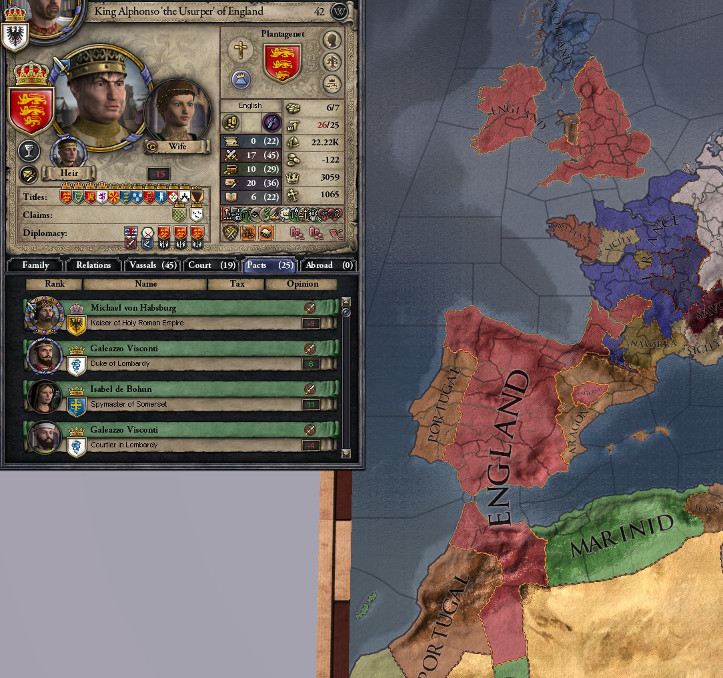Sort the list by Rank
Image resolution: width=723 pixels, height=678 pixels.
53,284
